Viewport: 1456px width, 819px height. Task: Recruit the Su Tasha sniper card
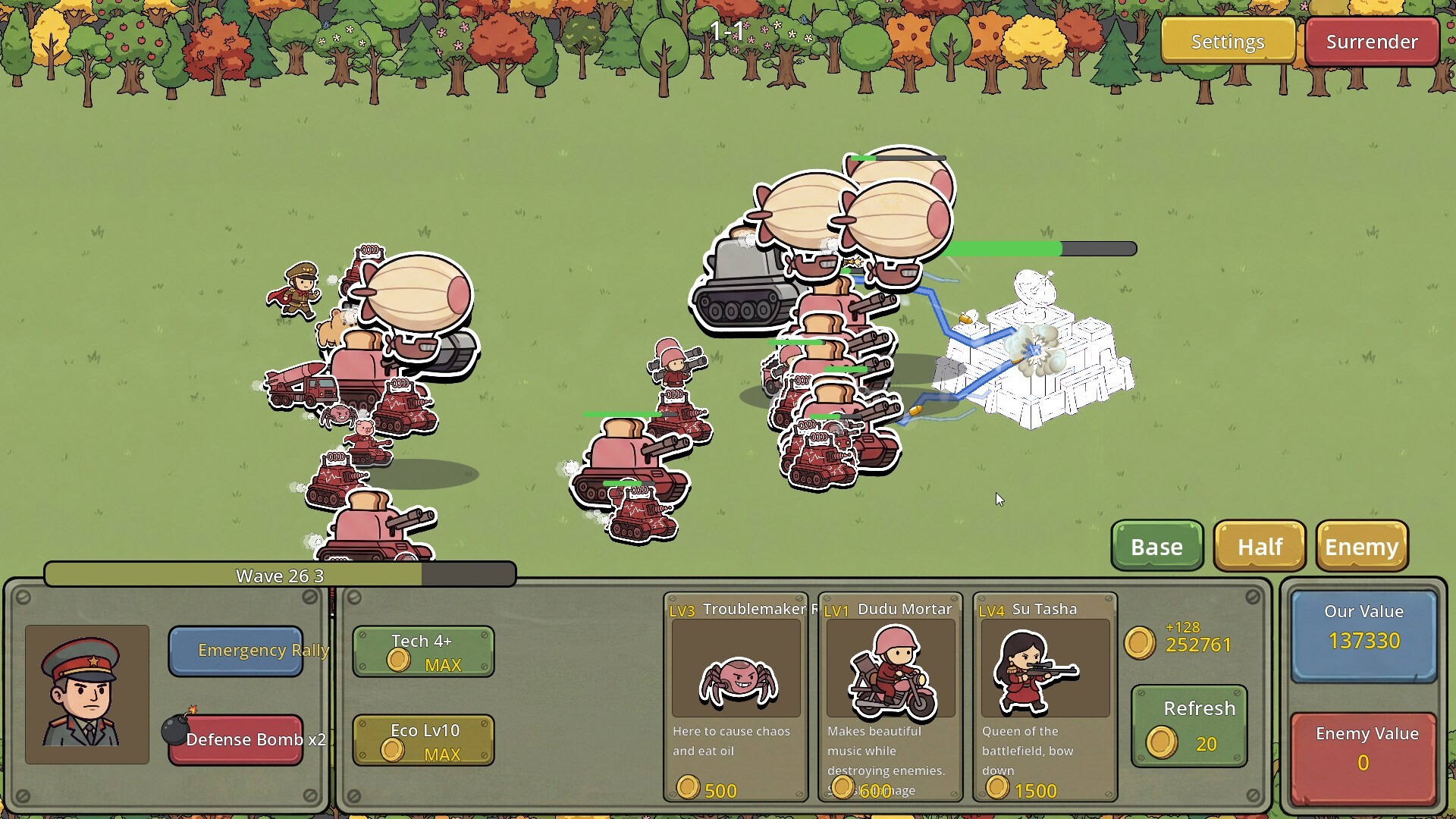[1045, 696]
